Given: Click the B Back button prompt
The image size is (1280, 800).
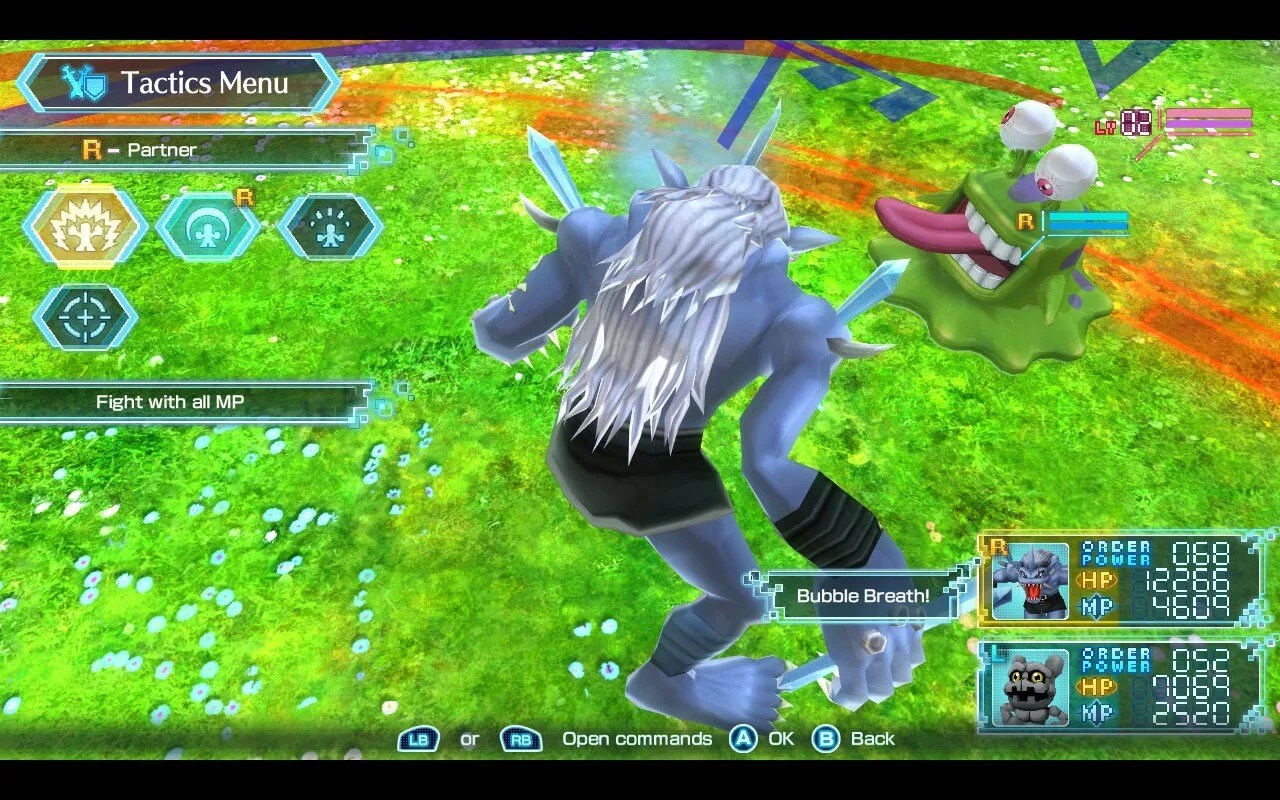Looking at the screenshot, I should pyautogui.click(x=825, y=739).
